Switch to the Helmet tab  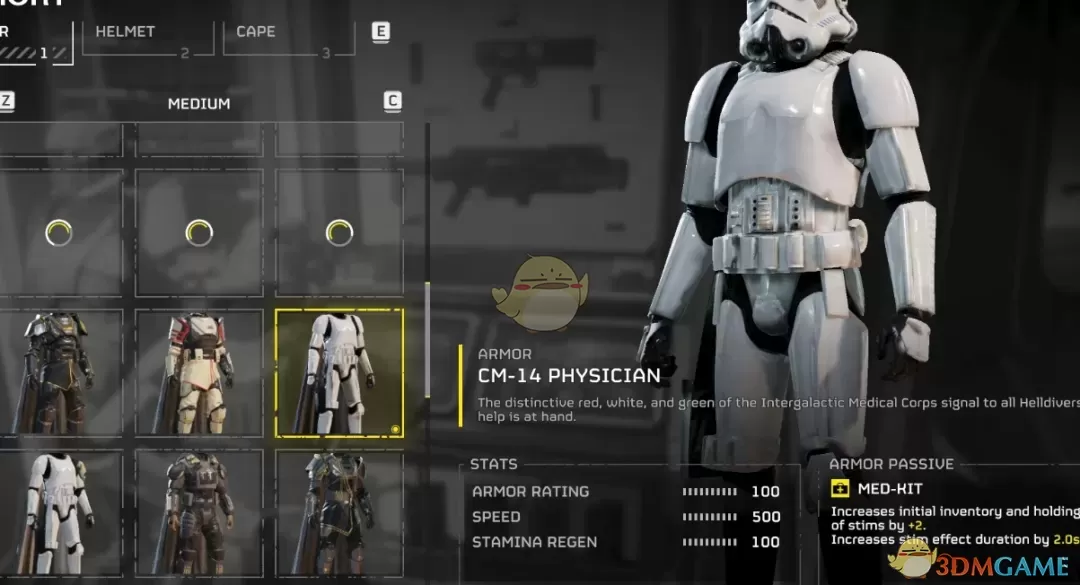coord(147,37)
